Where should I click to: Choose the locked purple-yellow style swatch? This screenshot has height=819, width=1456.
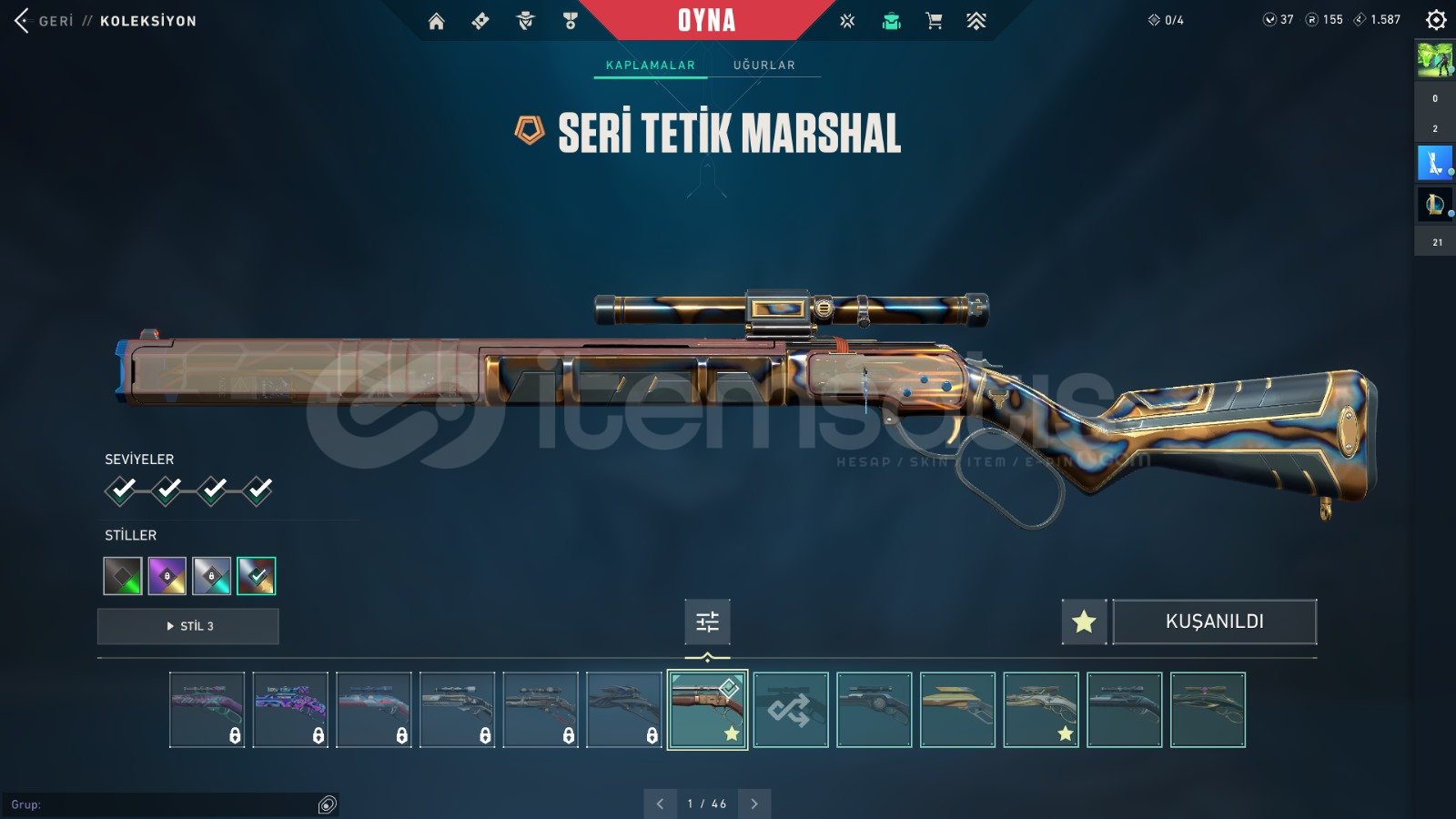point(167,576)
